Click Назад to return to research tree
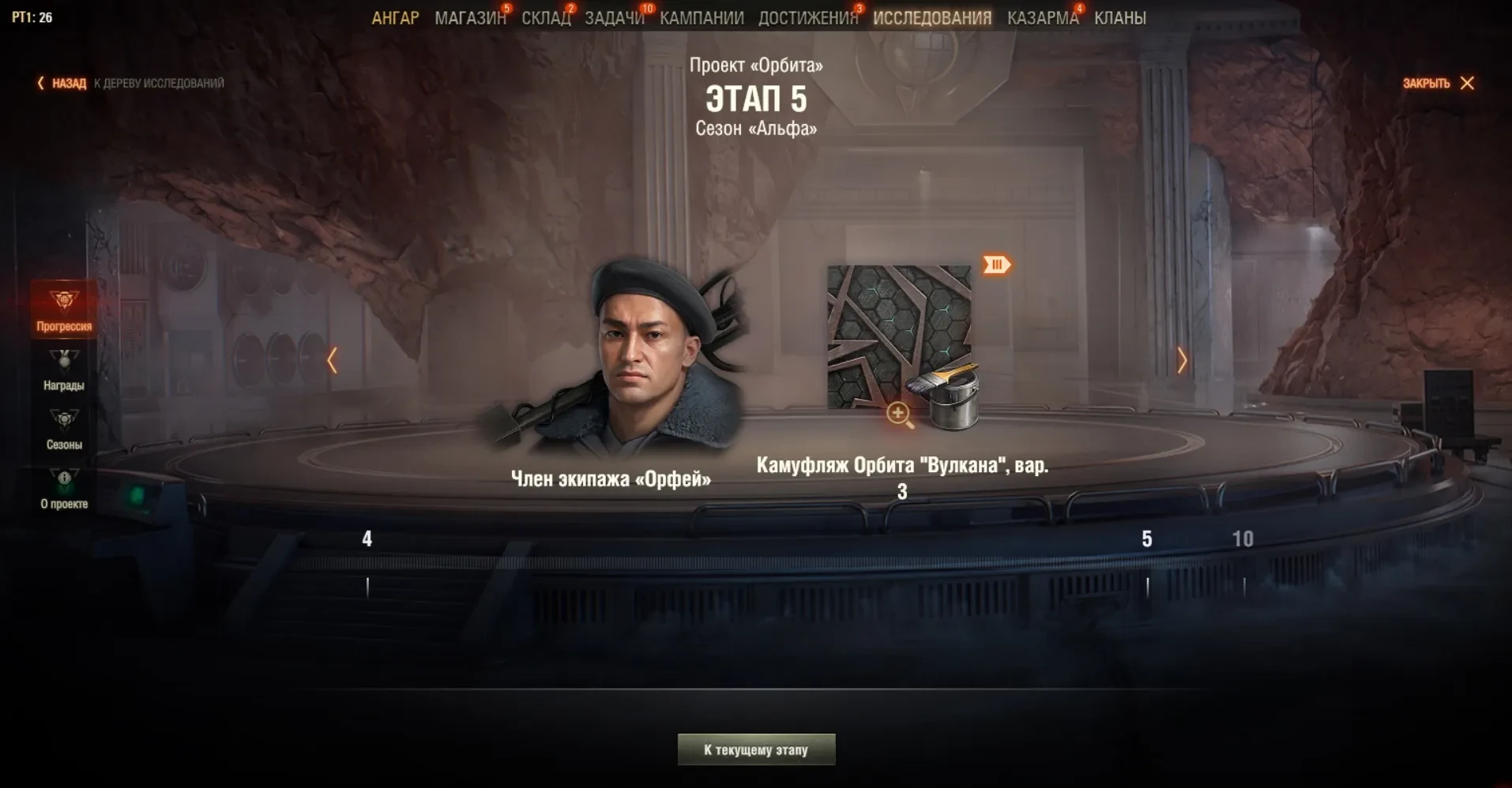The image size is (1512, 788). coord(68,83)
